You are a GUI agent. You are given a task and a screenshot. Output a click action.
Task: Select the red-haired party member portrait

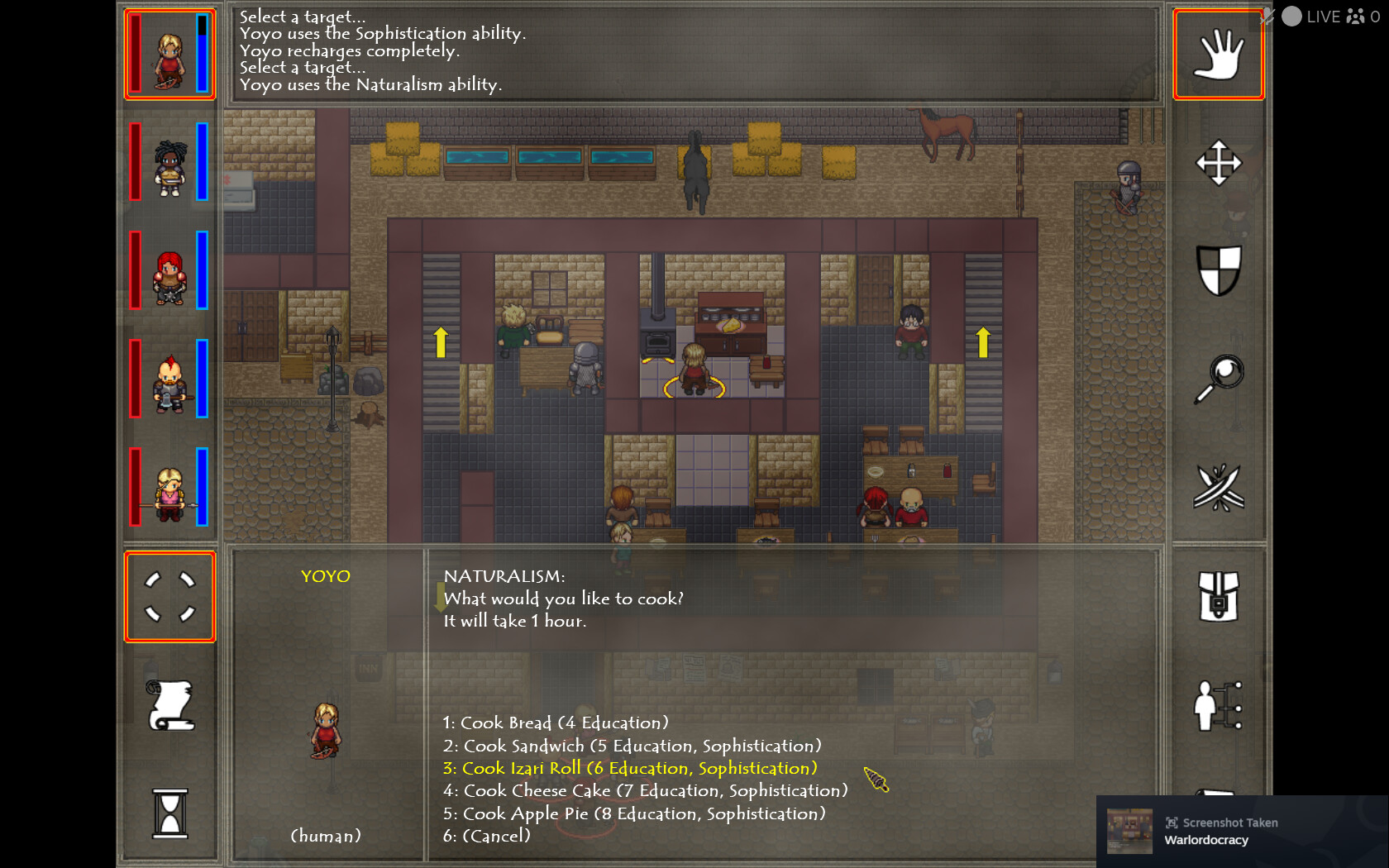(x=169, y=271)
